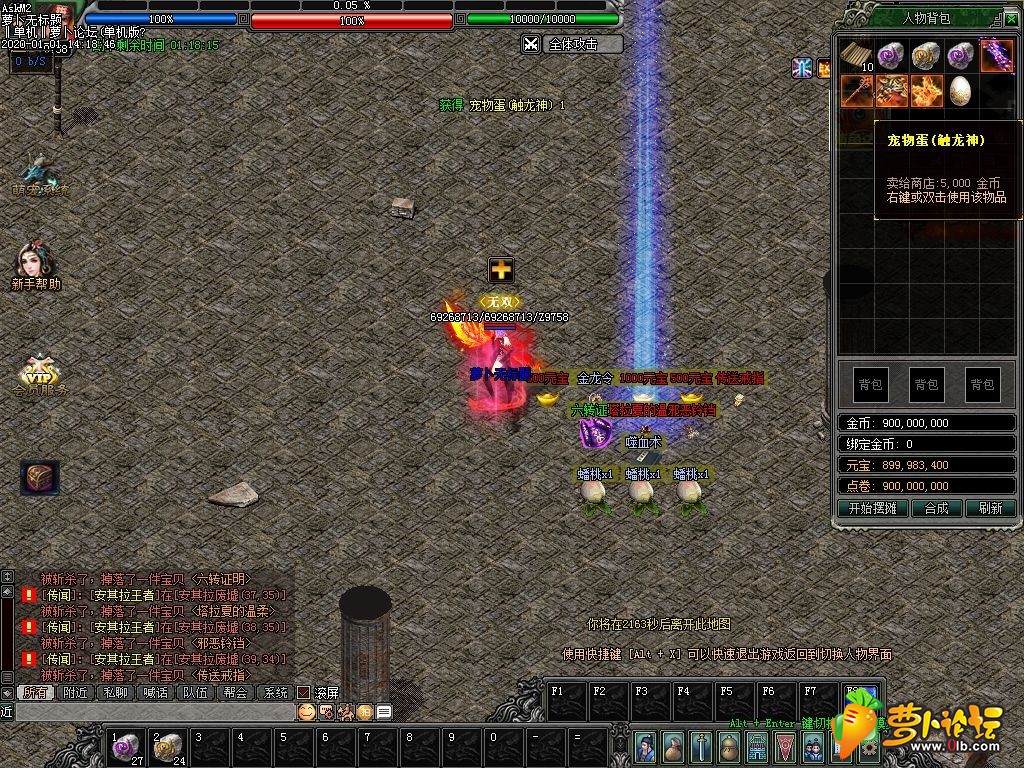Open the sword icon in the bottom menu

pos(704,746)
